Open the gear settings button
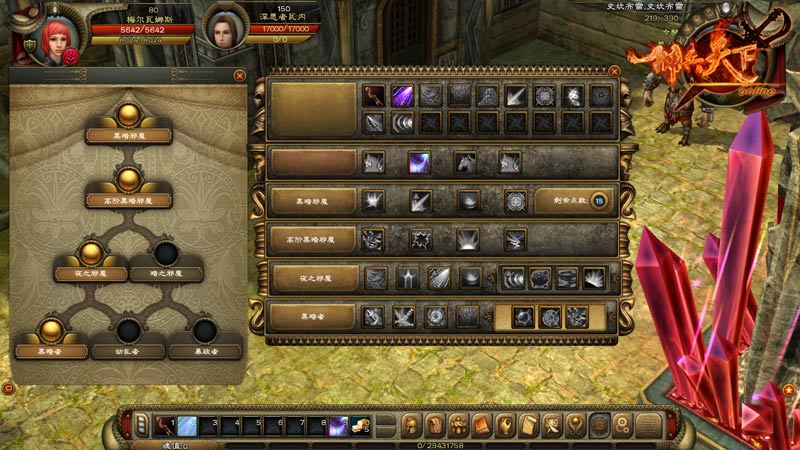800x450 pixels. 622,425
